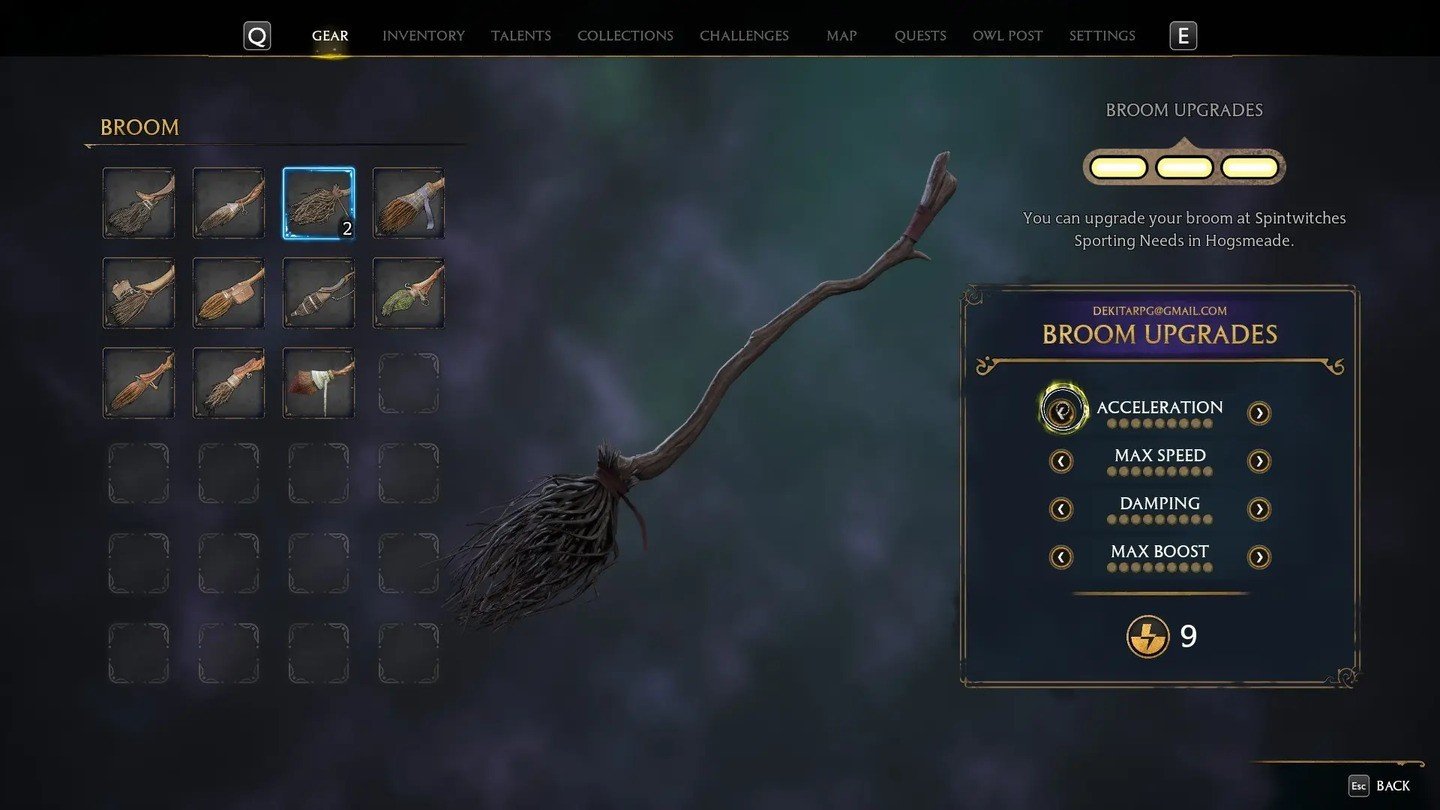Viewport: 1440px width, 810px height.
Task: Open the Owl Post tab
Action: click(x=1007, y=36)
